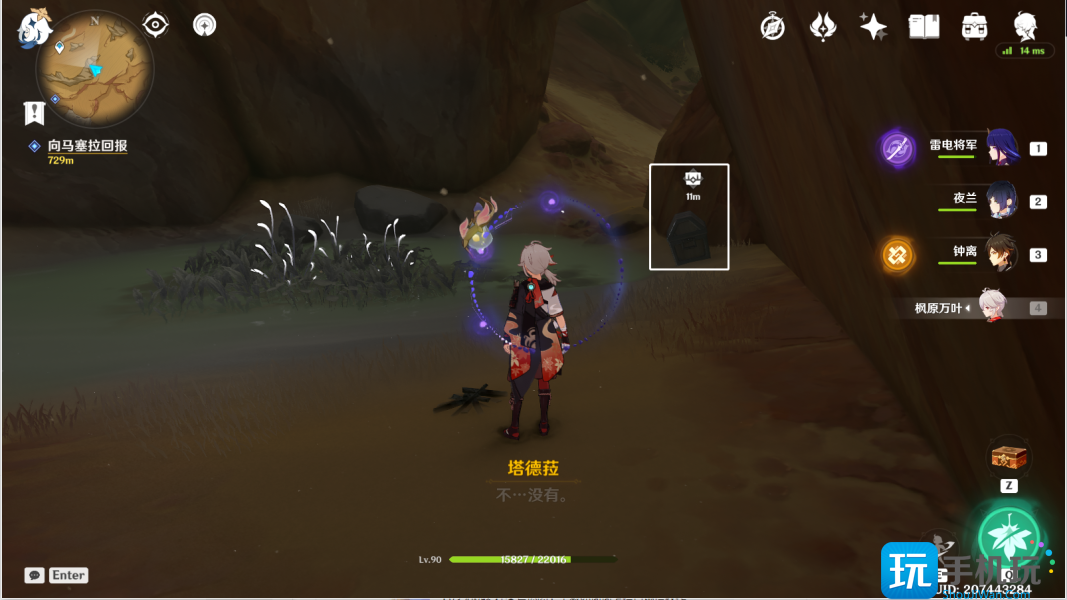The height and width of the screenshot is (600, 1067).
Task: Open the compass events icon
Action: [x=772, y=27]
